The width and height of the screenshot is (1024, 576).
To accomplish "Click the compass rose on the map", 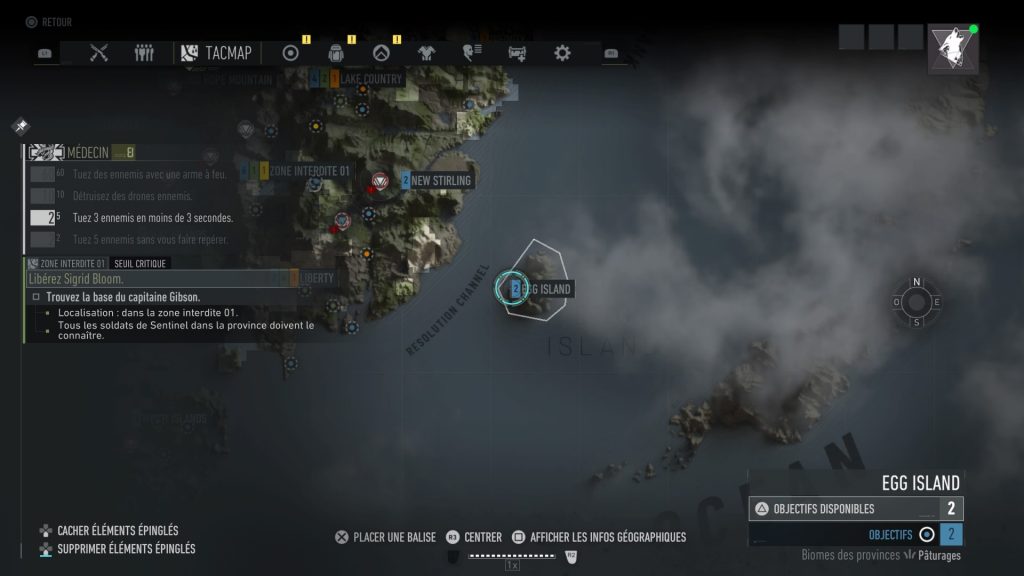I will 916,302.
